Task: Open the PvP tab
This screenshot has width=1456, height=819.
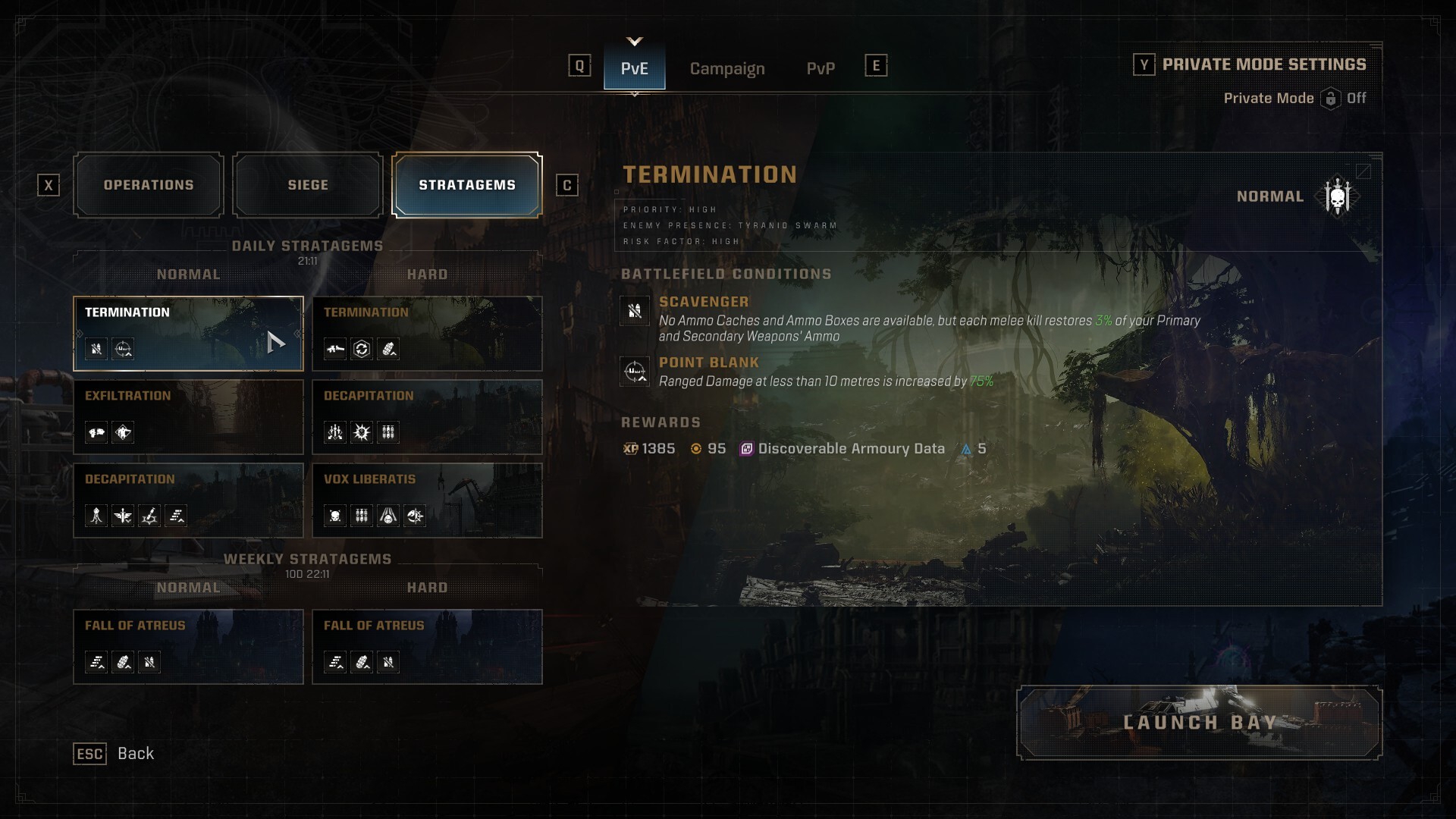Action: (821, 68)
